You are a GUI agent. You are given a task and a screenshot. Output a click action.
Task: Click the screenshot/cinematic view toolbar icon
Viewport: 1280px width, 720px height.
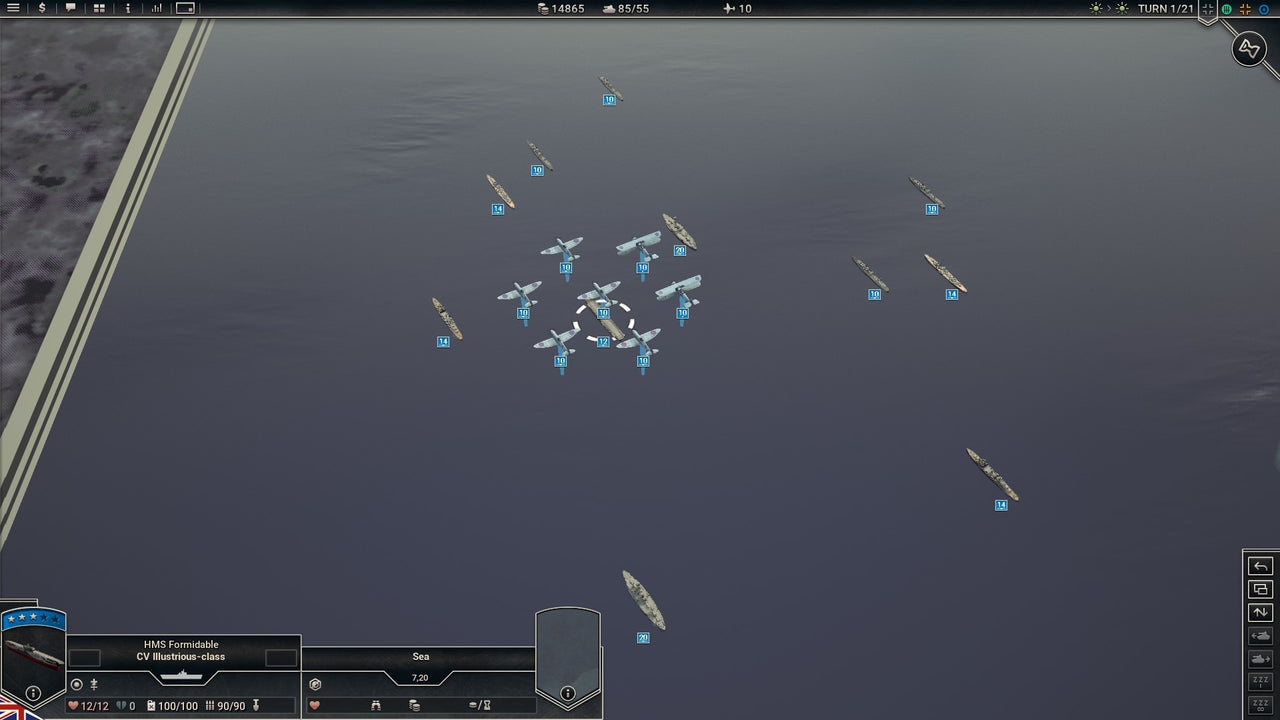(x=184, y=9)
